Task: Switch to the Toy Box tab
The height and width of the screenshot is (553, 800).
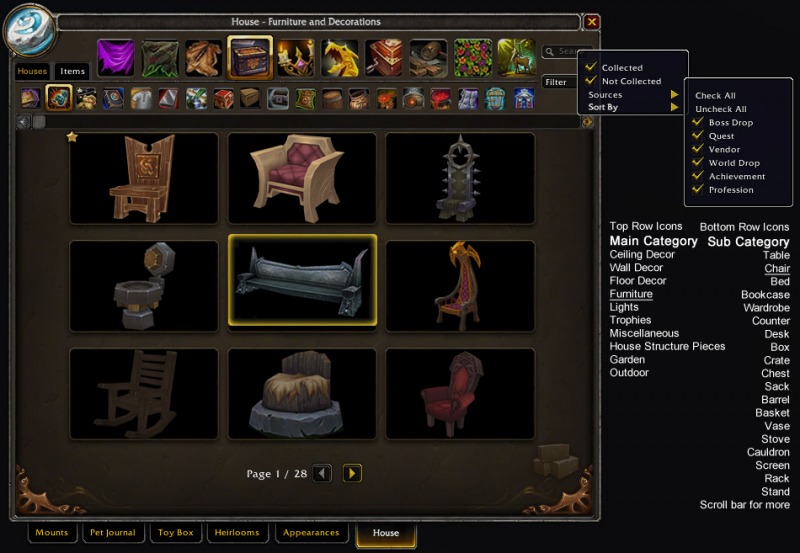Action: [x=176, y=533]
